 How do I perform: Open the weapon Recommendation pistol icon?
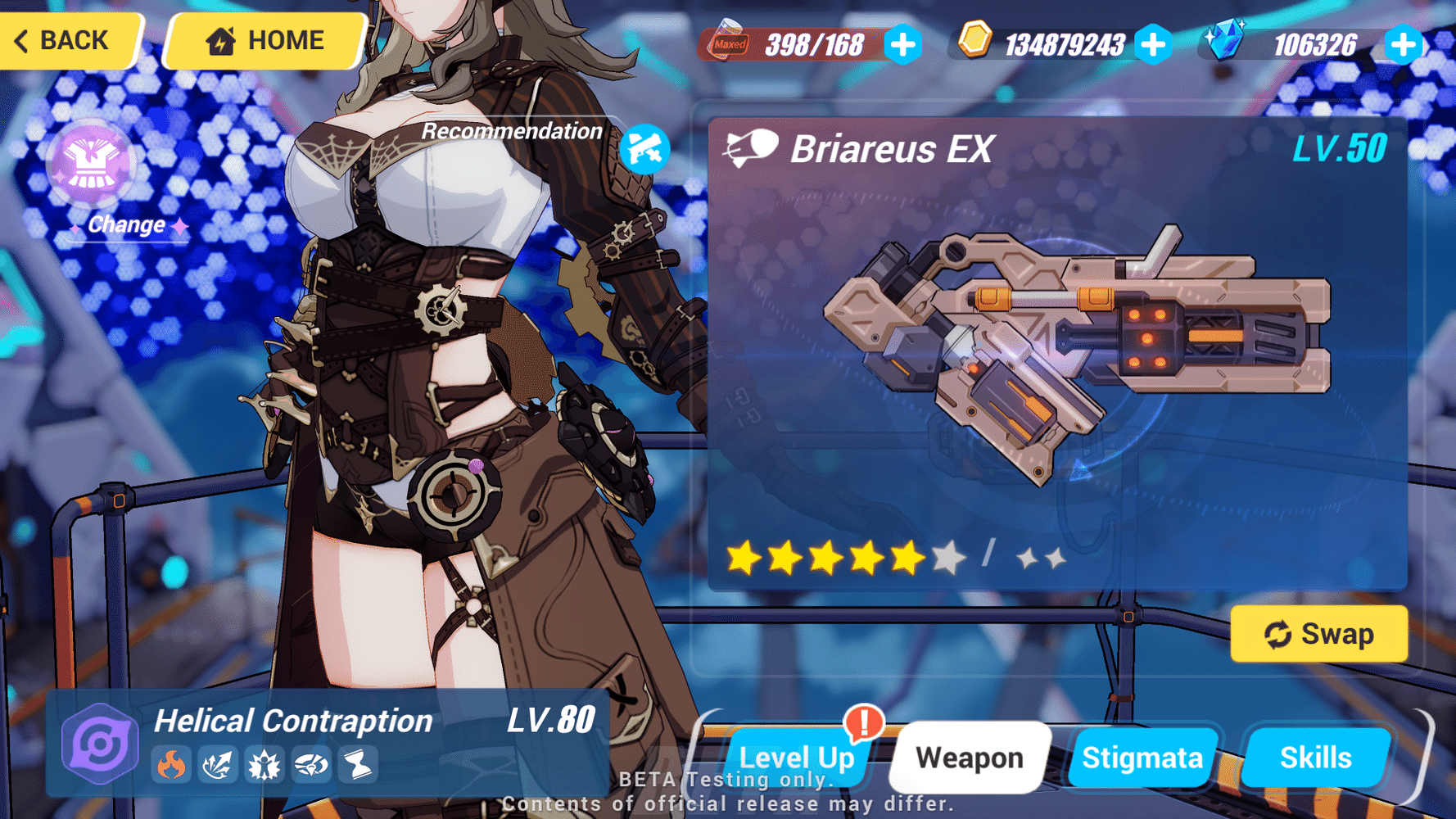tap(646, 148)
